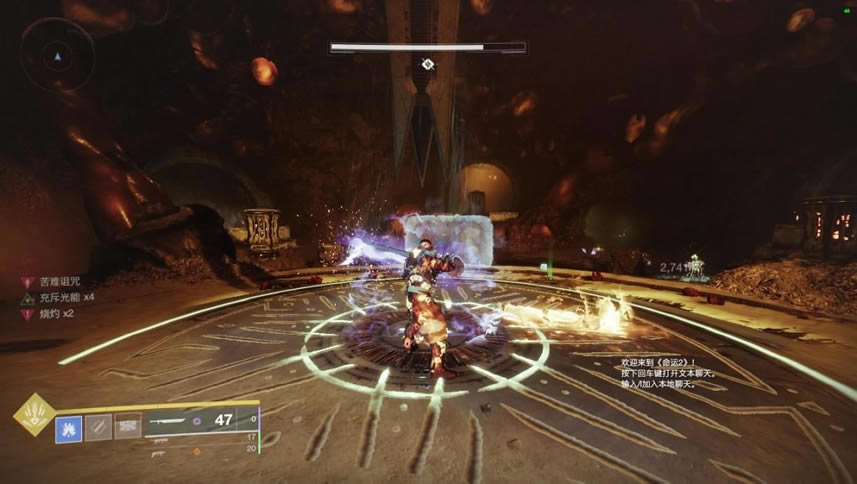Use the melee ability with diagonal slash icon
The image size is (857, 484).
click(x=98, y=428)
